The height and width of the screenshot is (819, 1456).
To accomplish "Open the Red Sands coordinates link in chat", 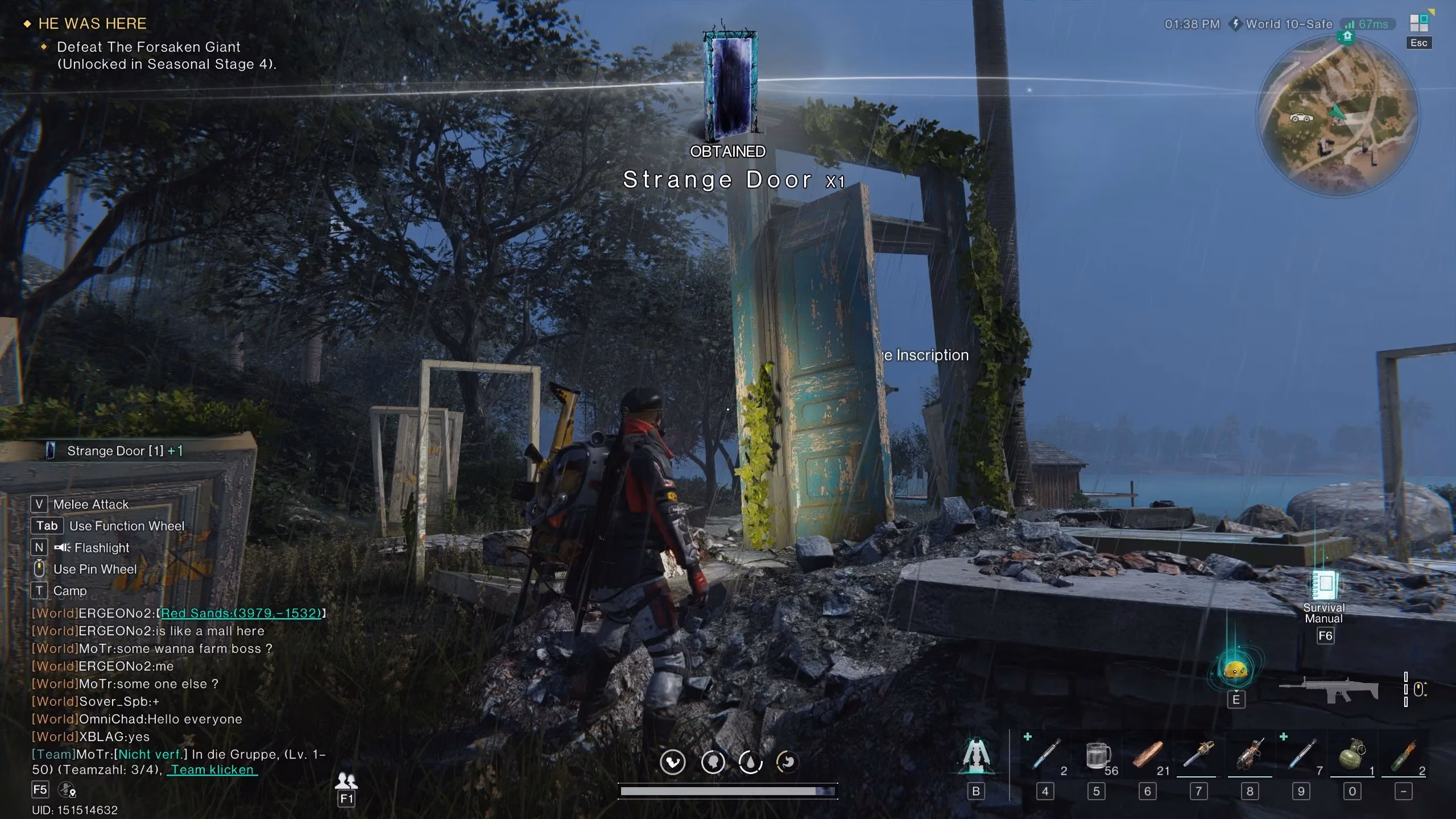I will [241, 613].
